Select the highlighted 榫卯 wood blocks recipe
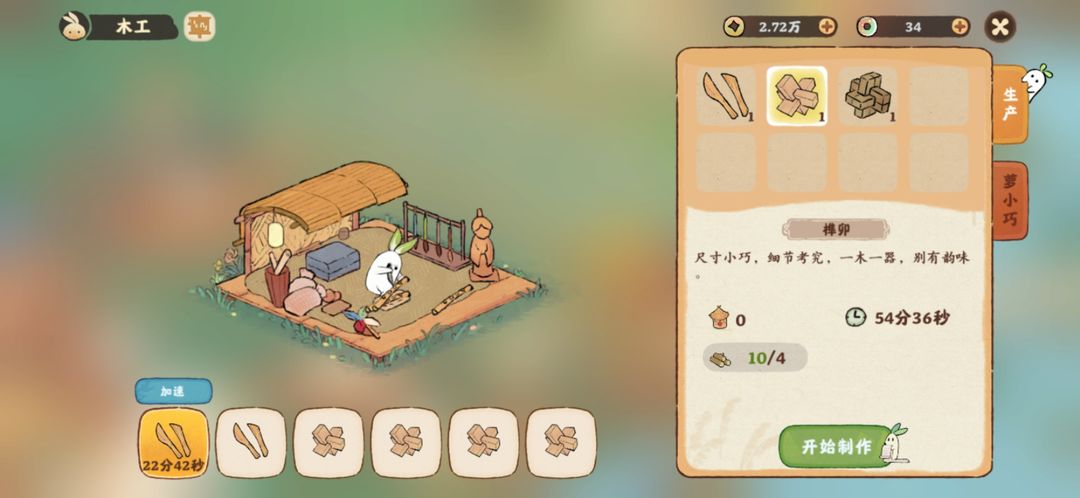The image size is (1080, 498). pos(797,96)
